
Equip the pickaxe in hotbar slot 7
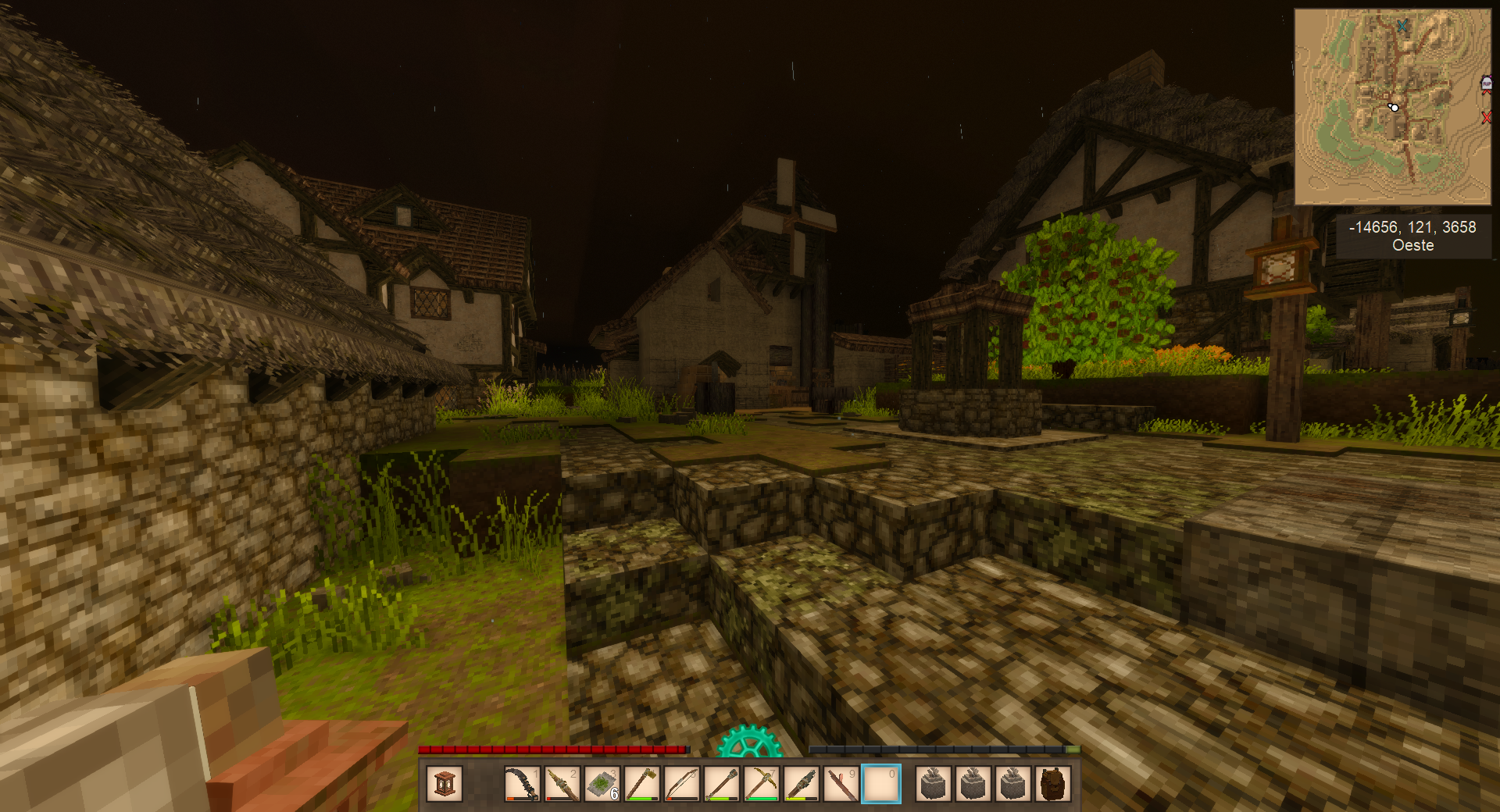coord(761,784)
